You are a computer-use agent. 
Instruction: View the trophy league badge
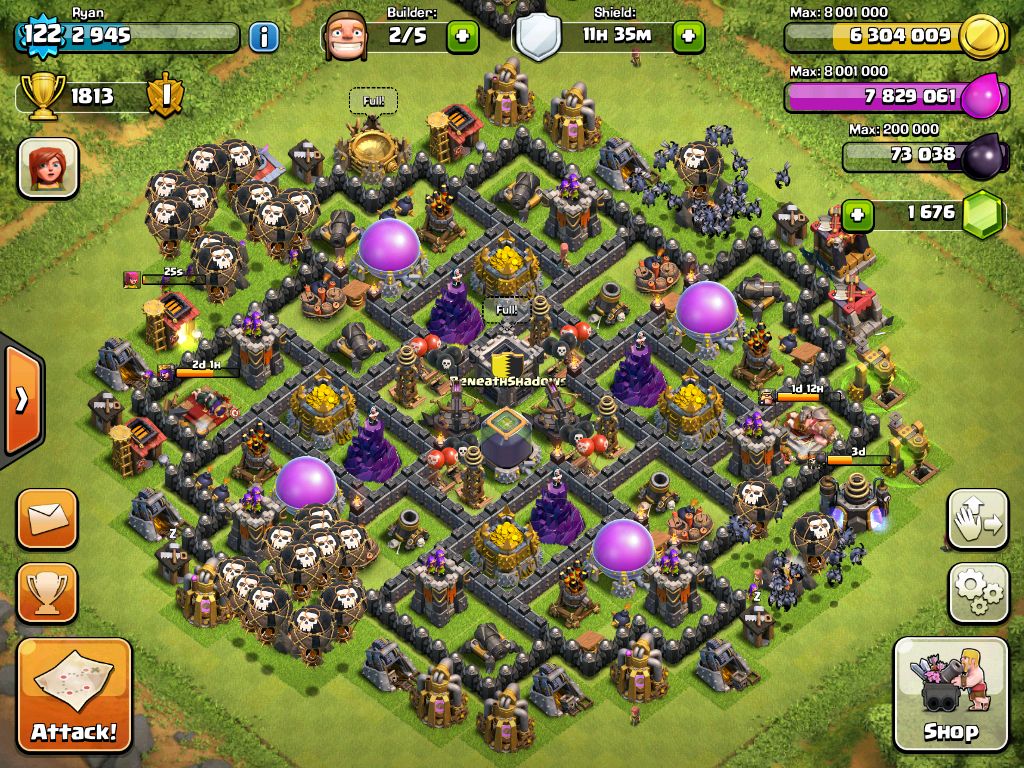163,96
